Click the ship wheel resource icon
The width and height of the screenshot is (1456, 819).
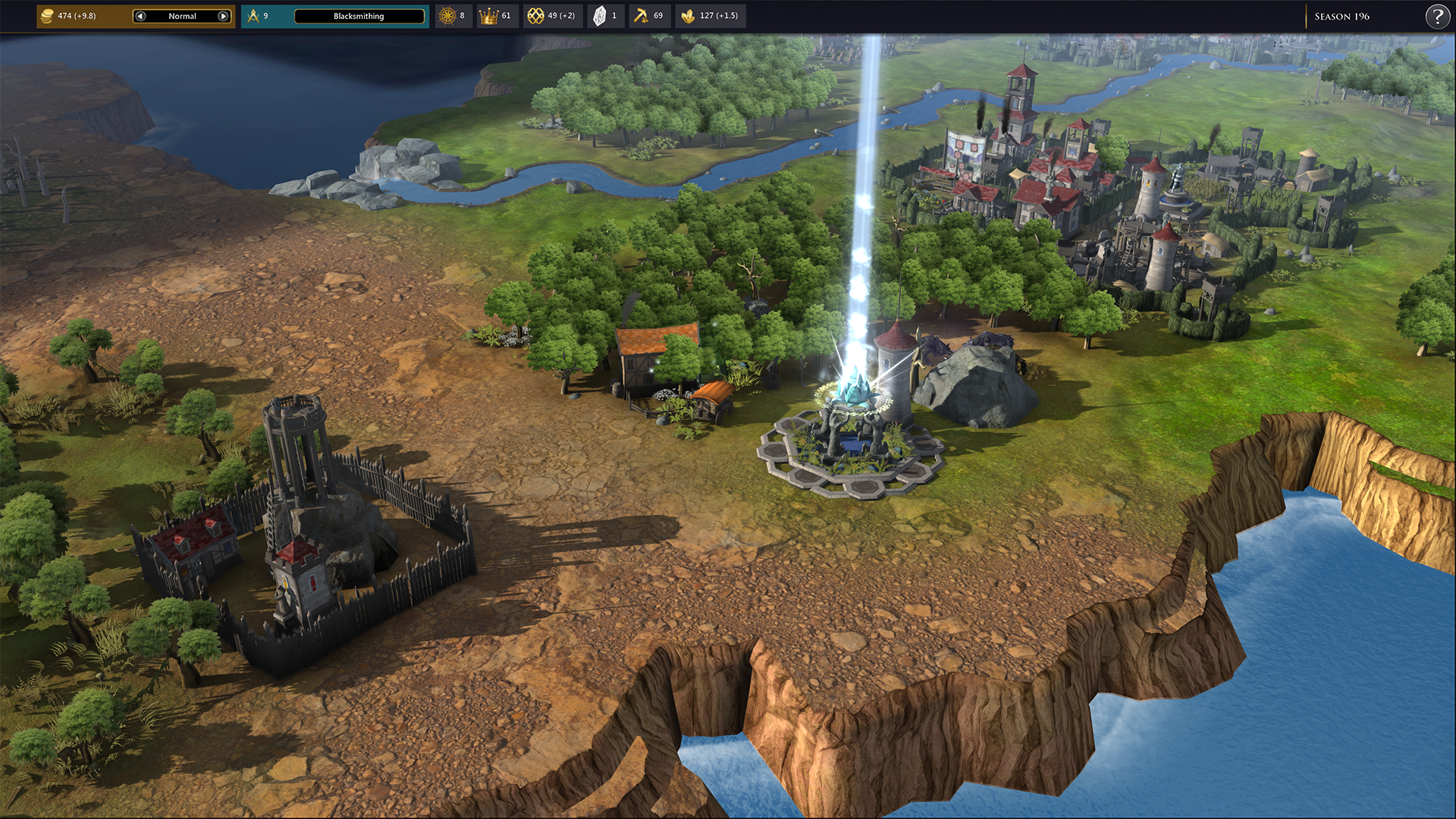(x=447, y=16)
